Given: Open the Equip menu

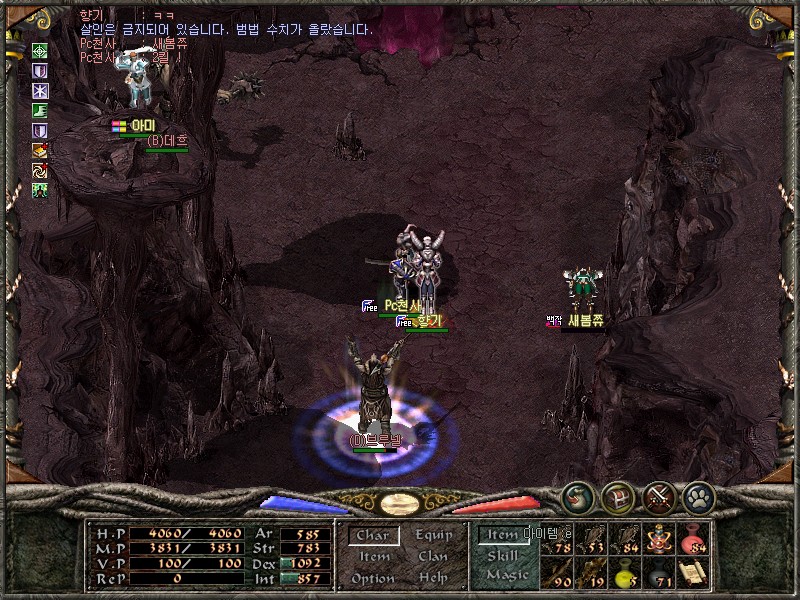Looking at the screenshot, I should click(x=433, y=536).
